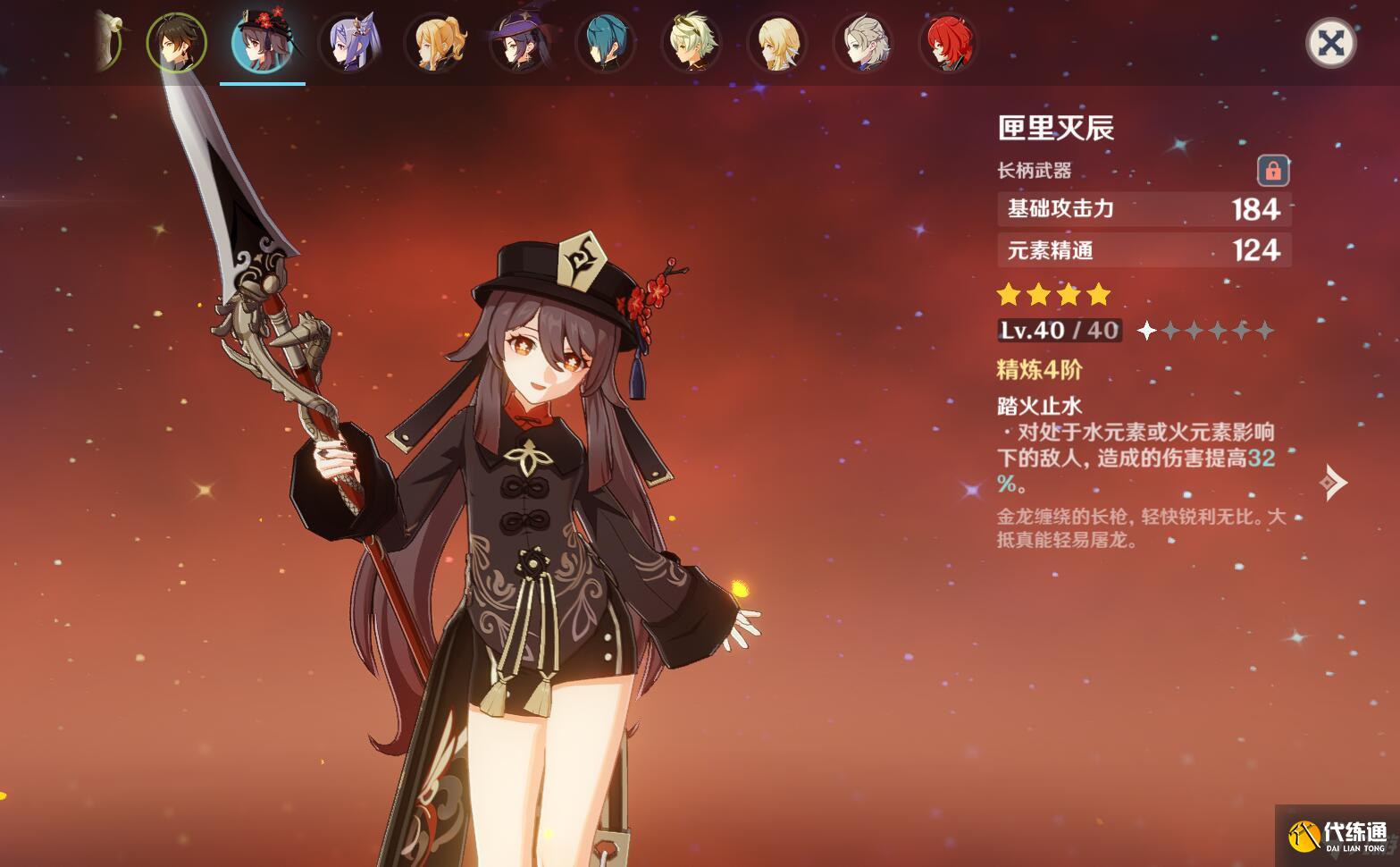1400x867 pixels.
Task: Select the Traveler's blonde portrait
Action: tap(777, 43)
